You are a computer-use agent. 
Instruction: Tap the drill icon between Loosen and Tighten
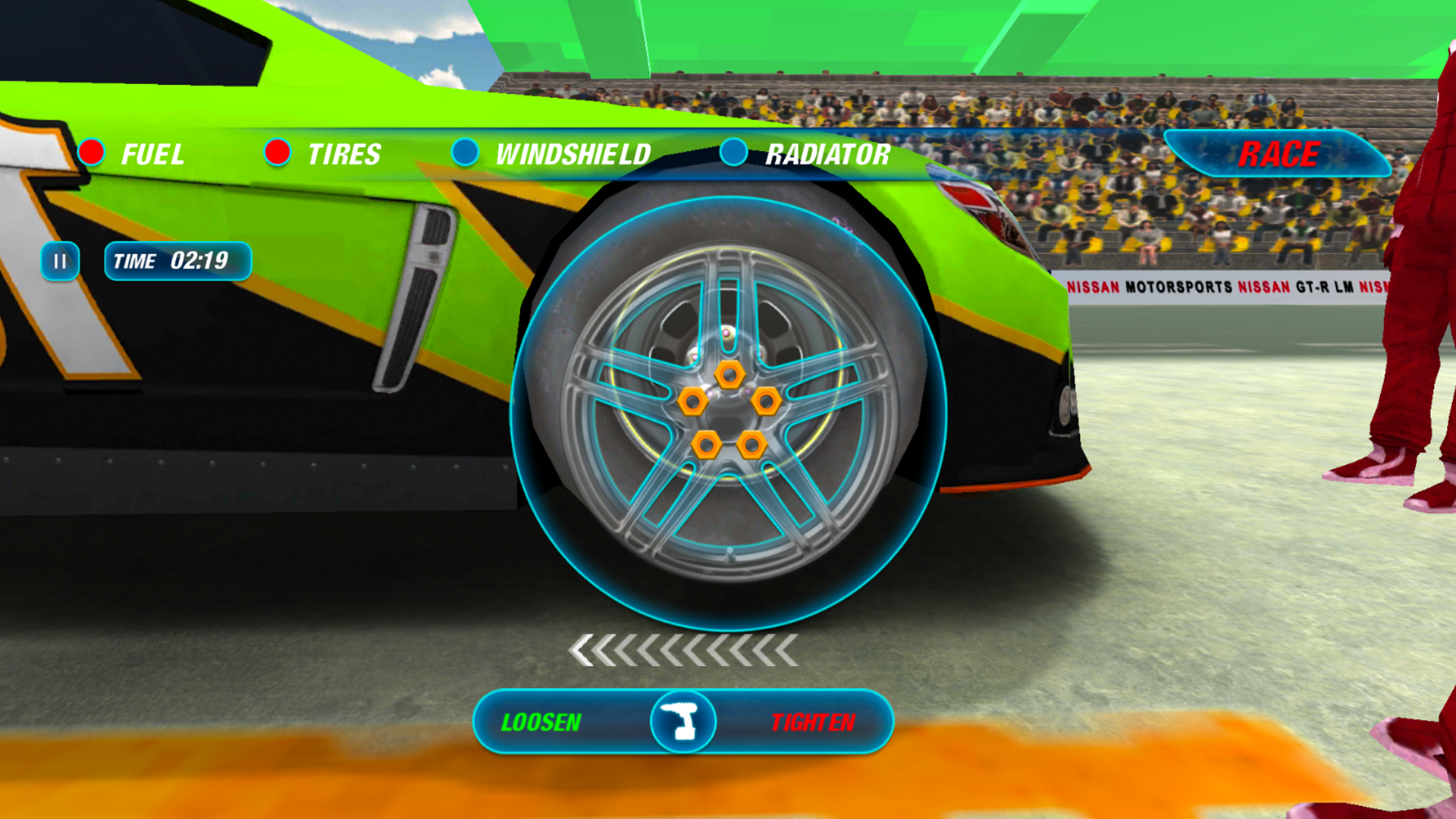682,720
